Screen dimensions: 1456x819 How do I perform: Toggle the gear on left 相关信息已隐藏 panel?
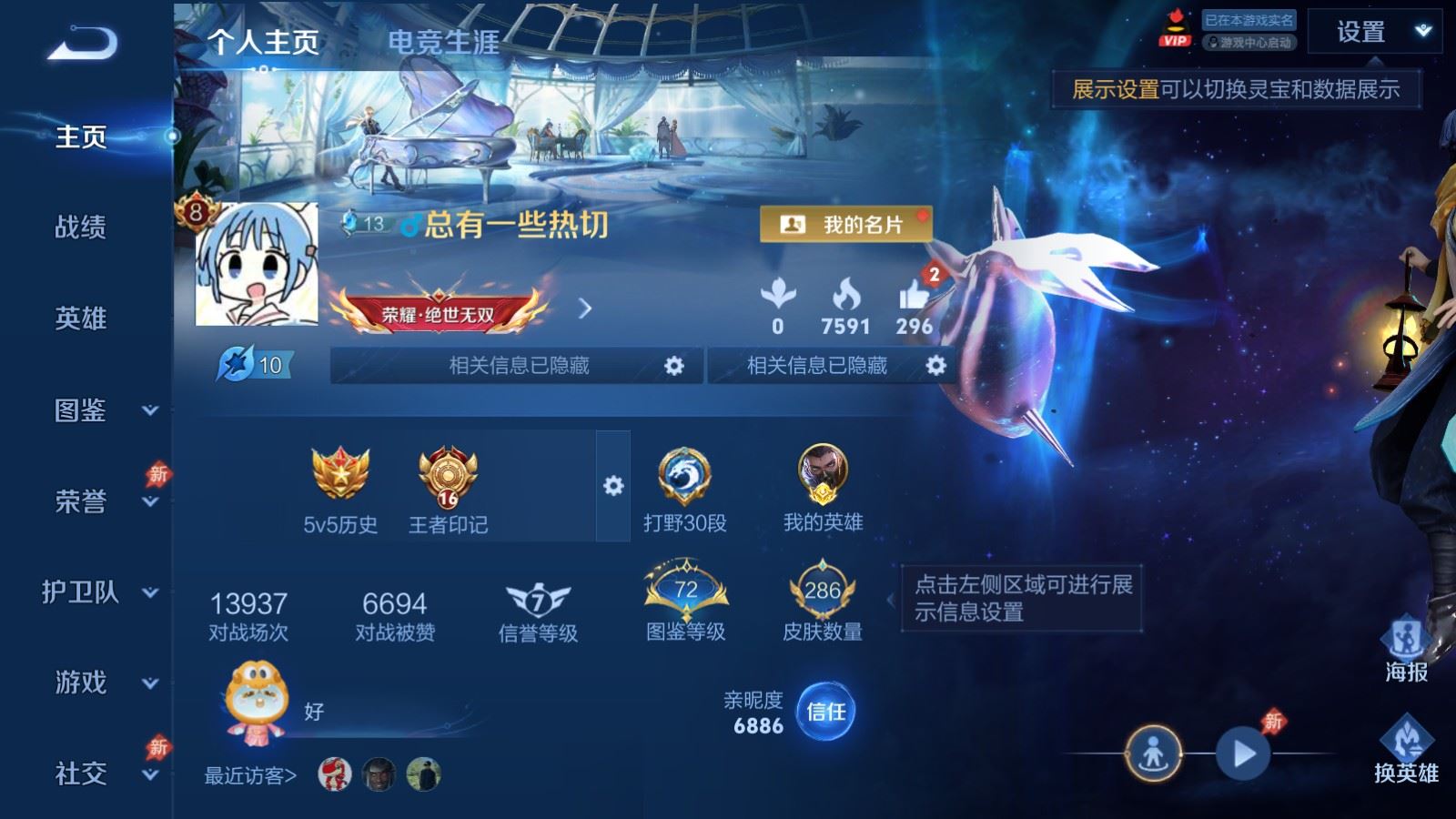pos(675,365)
